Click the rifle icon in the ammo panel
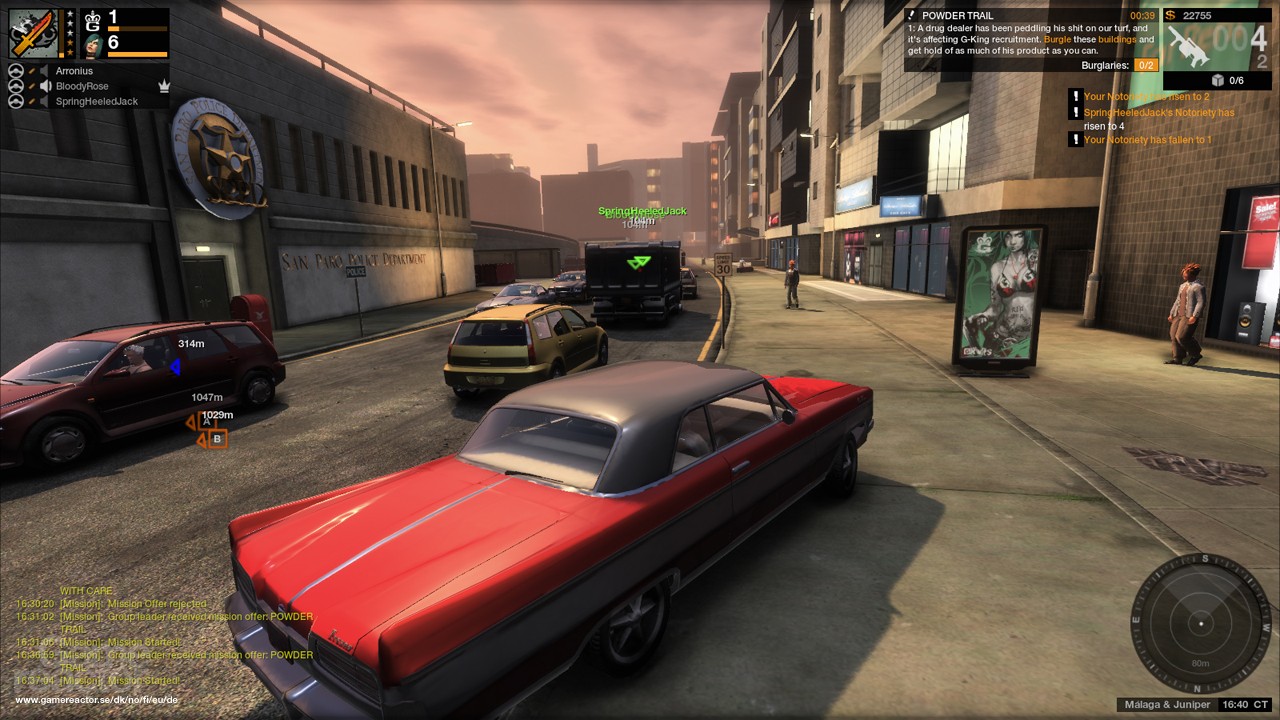Viewport: 1280px width, 720px height. (1186, 46)
